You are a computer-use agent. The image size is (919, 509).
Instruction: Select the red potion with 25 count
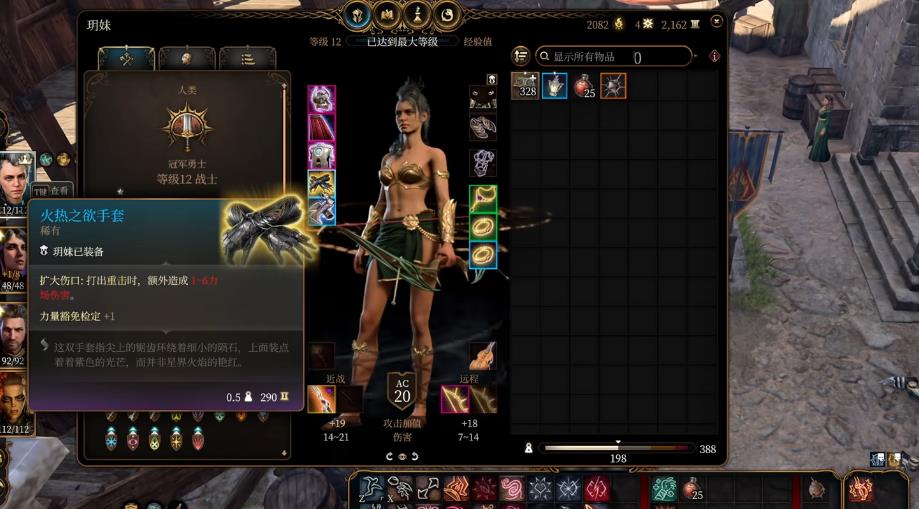coord(583,86)
